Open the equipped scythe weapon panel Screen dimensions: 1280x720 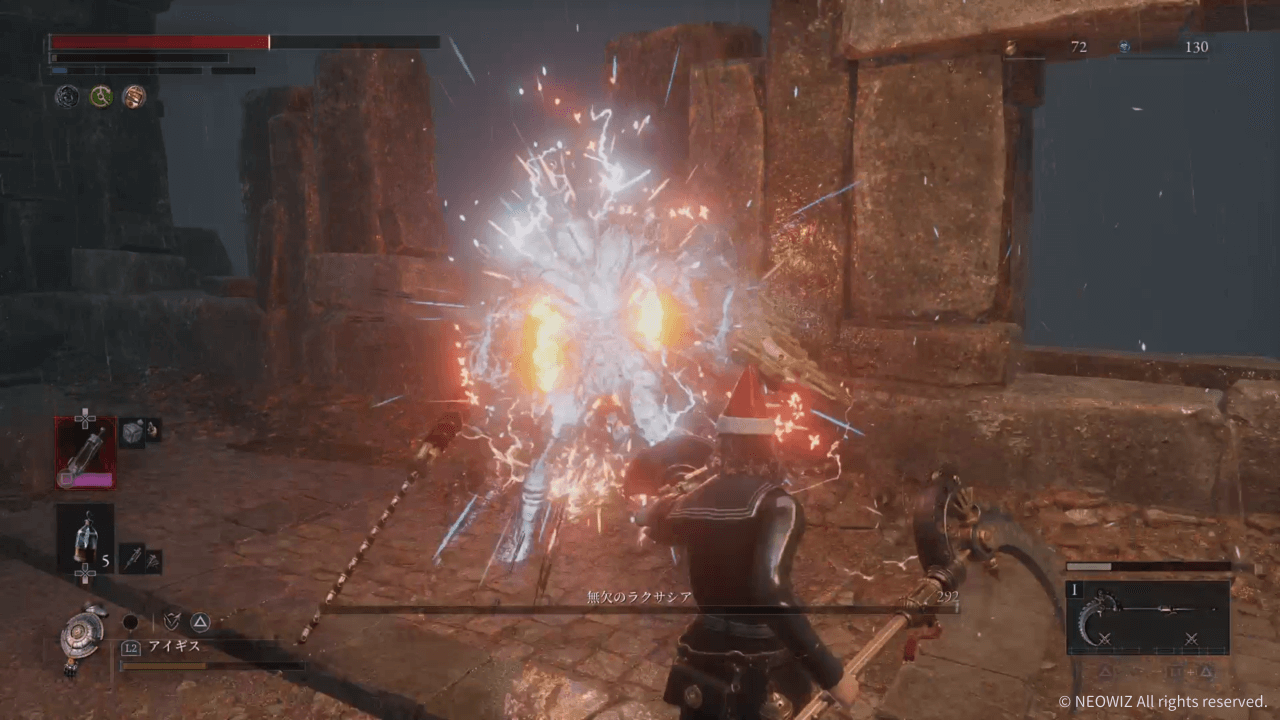[1147, 617]
